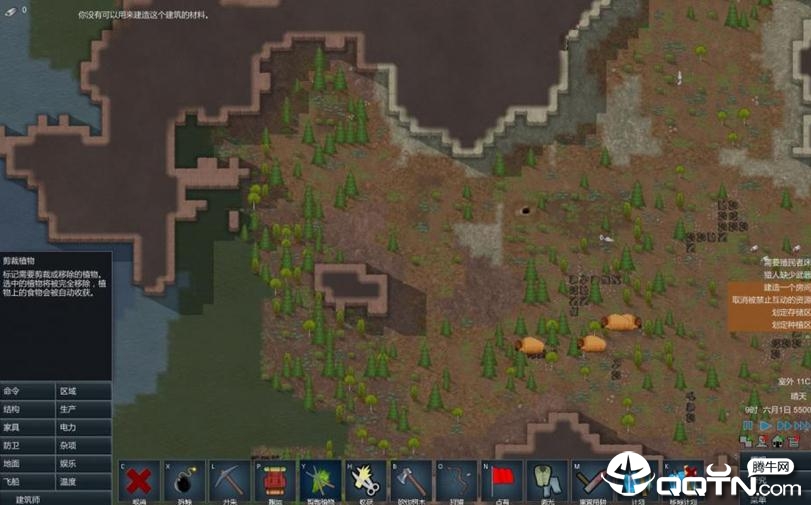Activate the red X cancel order
This screenshot has height=505, width=811.
coord(139,480)
